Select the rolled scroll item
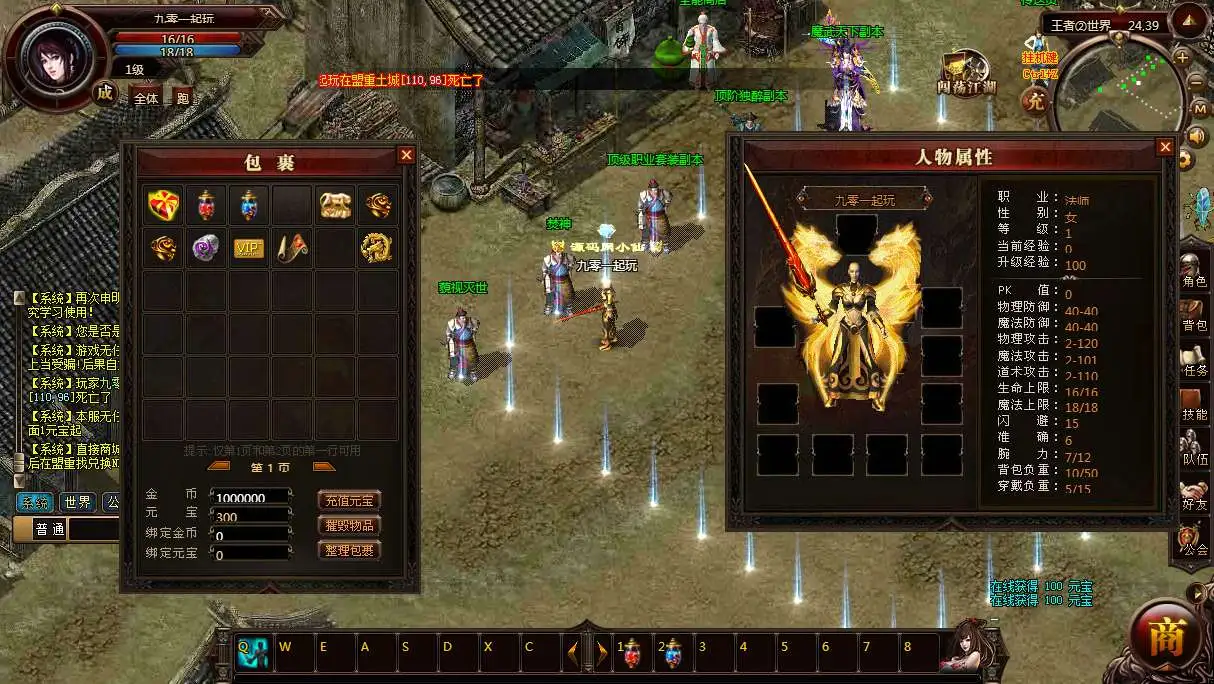 click(x=292, y=248)
